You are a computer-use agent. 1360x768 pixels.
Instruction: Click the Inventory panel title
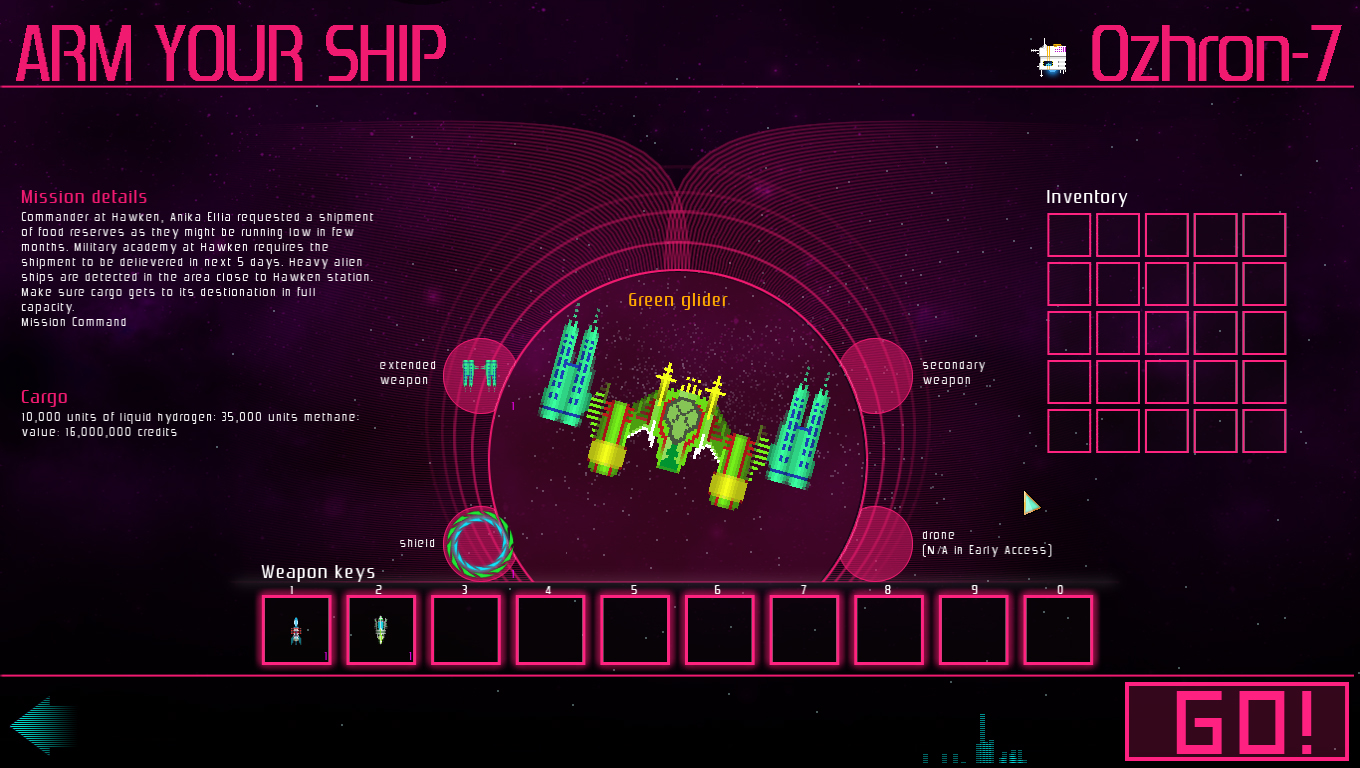(x=1086, y=197)
